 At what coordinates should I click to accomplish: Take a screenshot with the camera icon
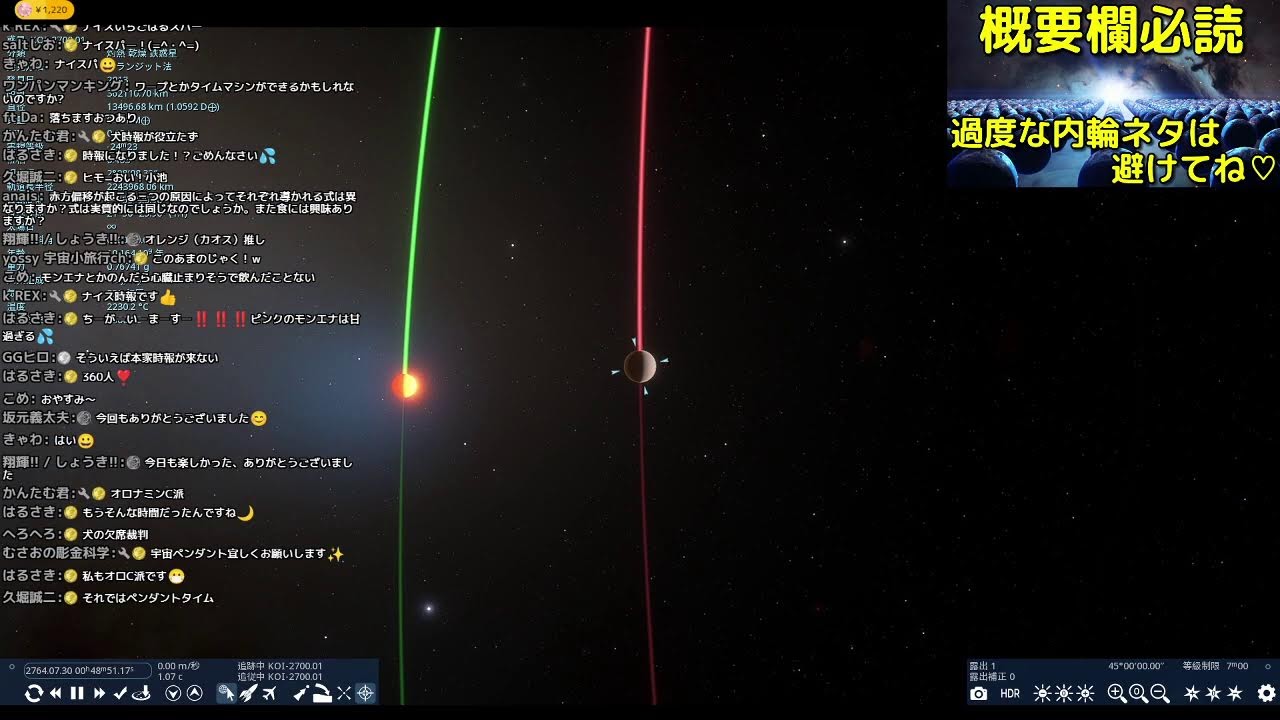979,693
